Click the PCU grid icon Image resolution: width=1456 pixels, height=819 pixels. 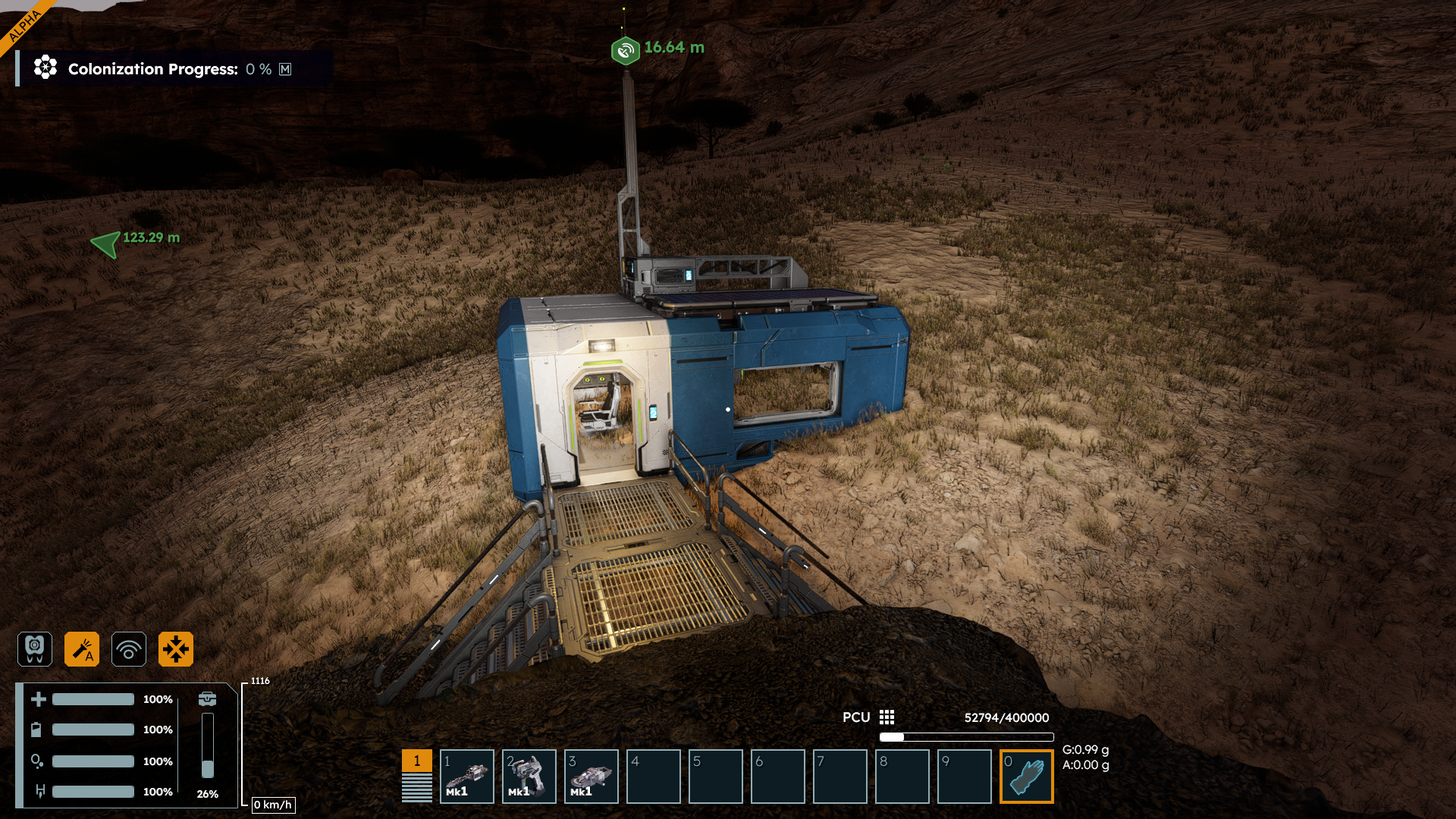886,717
